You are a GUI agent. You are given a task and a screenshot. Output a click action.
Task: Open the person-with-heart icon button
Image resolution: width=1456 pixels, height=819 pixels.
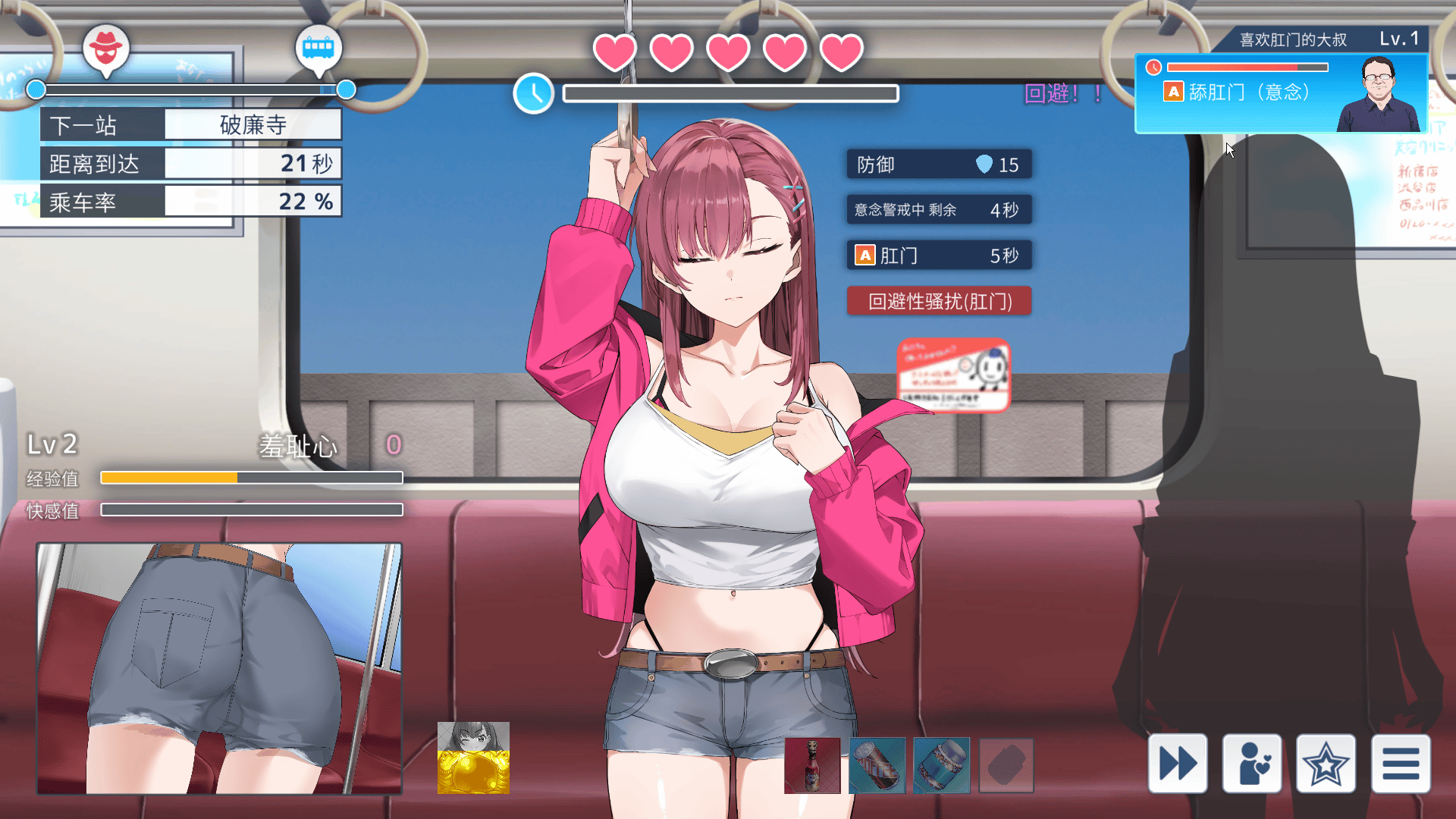click(1251, 763)
